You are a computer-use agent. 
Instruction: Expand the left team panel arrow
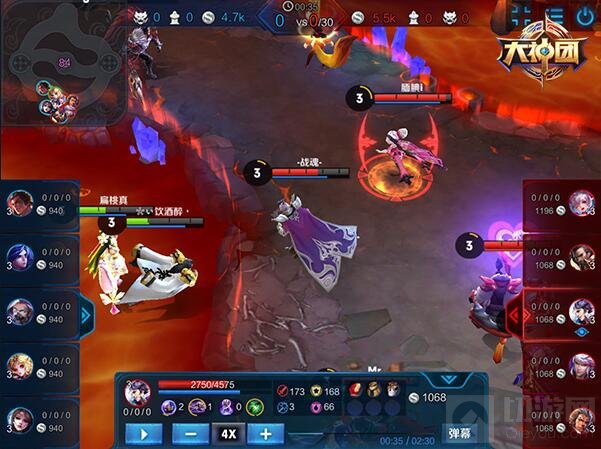tap(85, 313)
